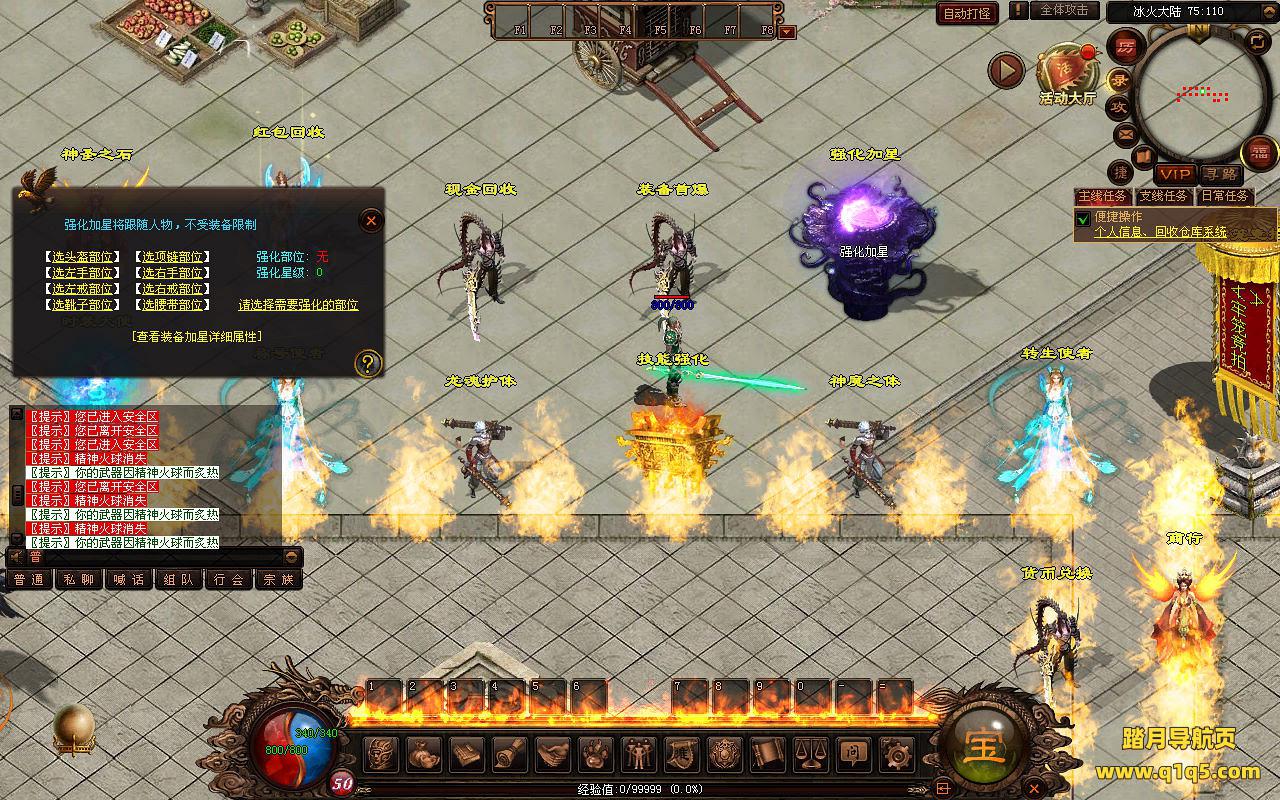Activate the 寻路 pathfinding button

[x=1219, y=174]
